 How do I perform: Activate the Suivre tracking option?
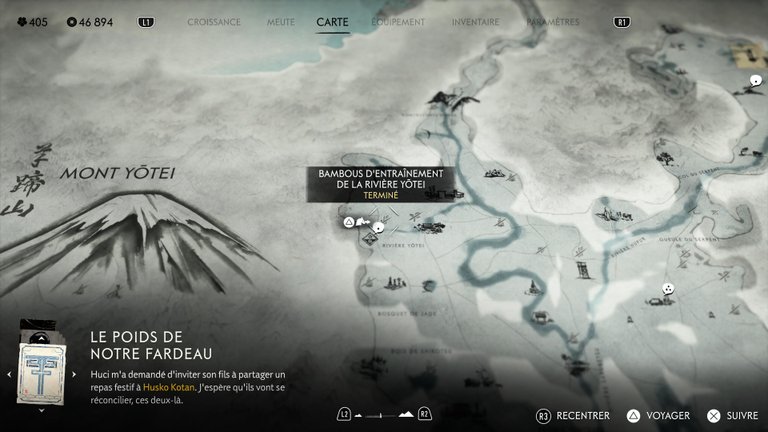(732, 415)
